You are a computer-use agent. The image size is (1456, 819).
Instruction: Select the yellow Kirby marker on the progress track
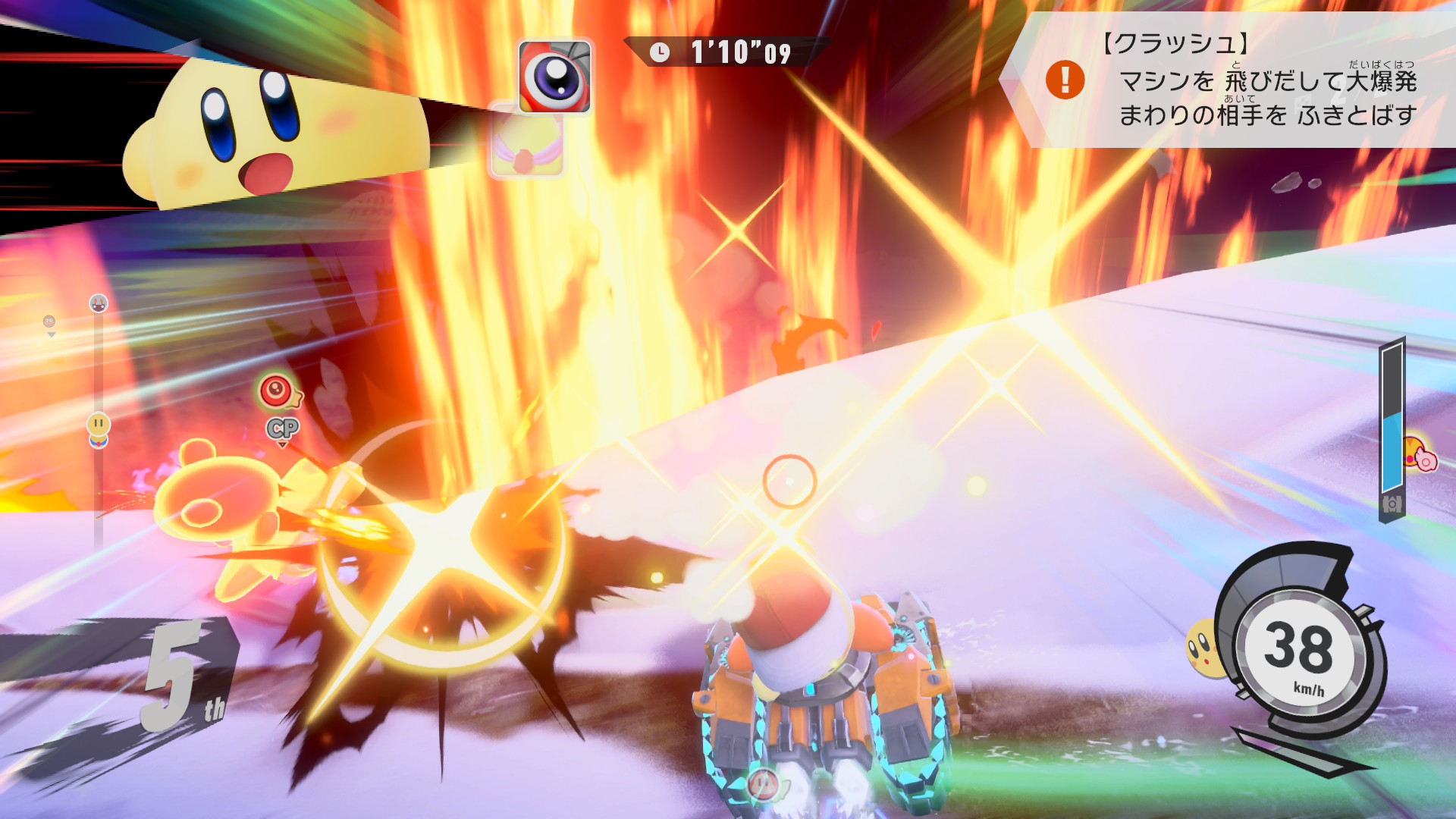pos(99,425)
